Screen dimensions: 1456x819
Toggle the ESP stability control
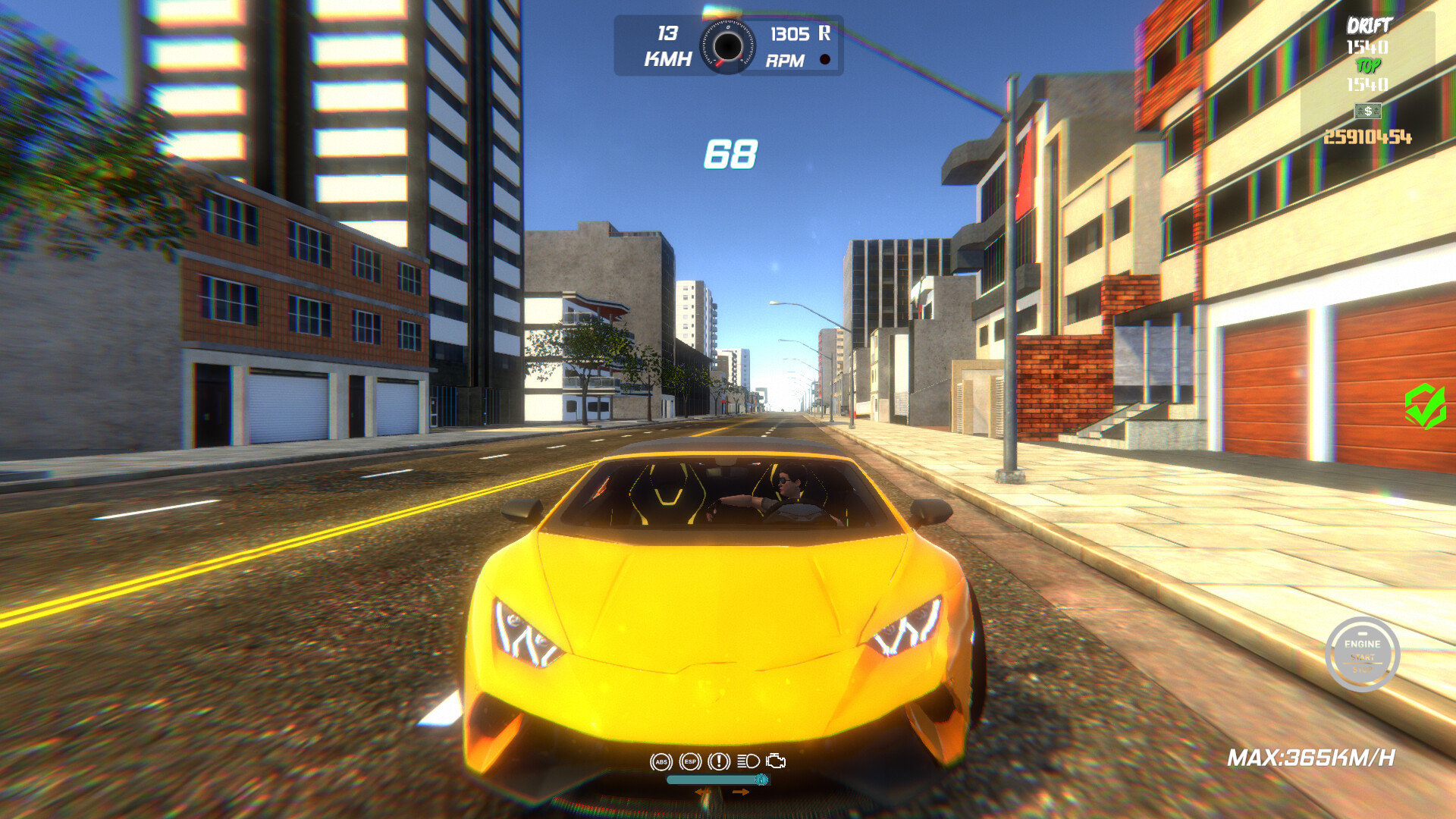tap(690, 761)
